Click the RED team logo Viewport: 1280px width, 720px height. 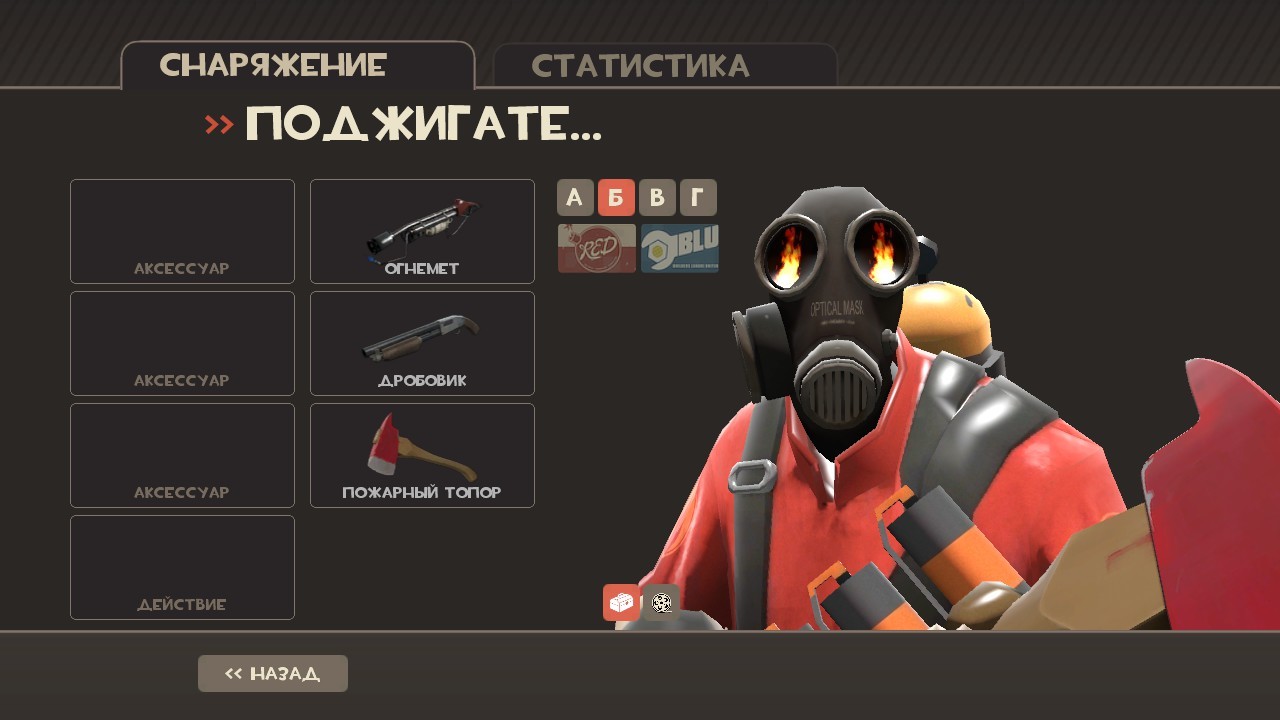click(x=595, y=248)
